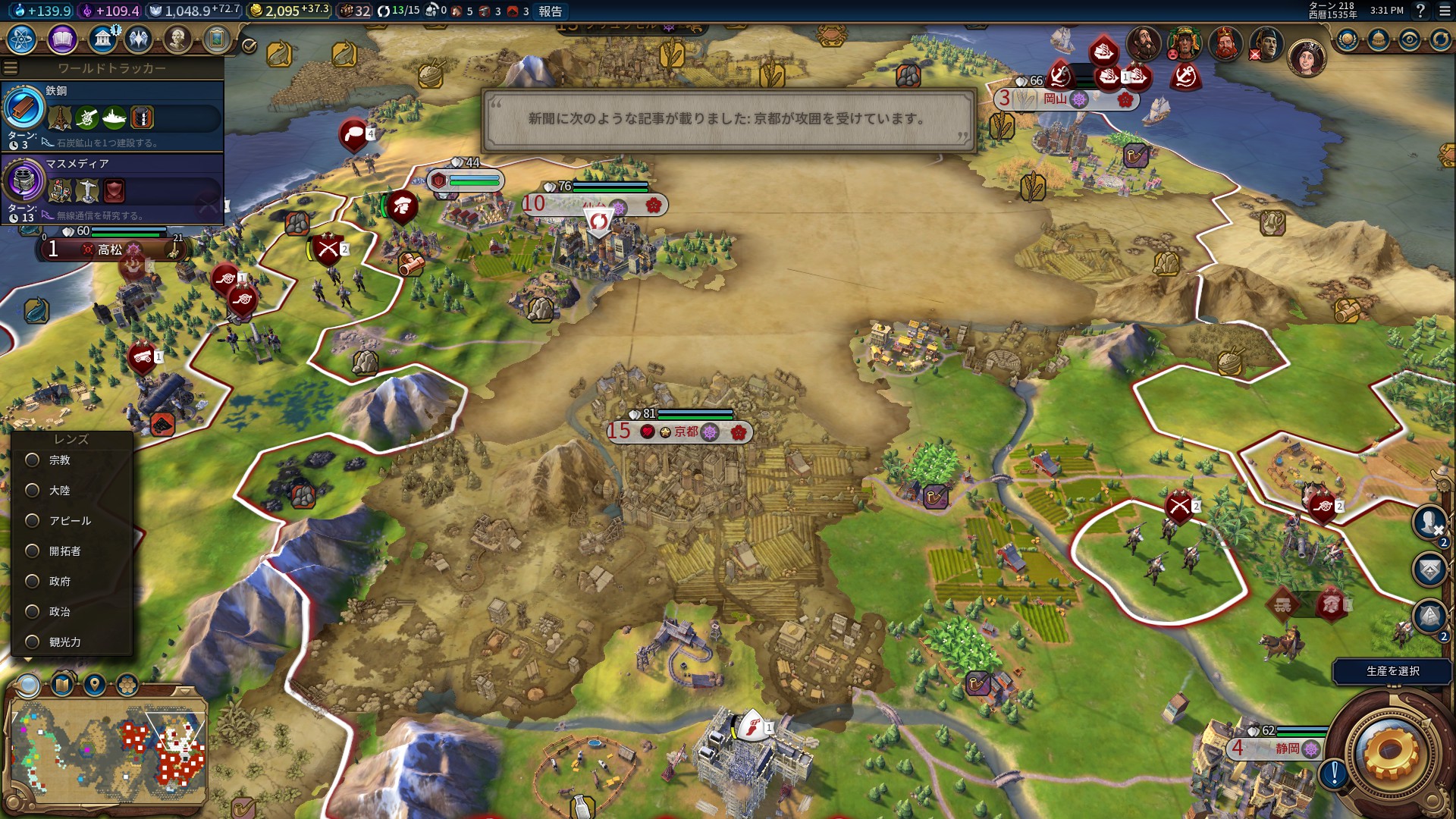Toggle the map pin button above minimap
The width and height of the screenshot is (1456, 819).
click(95, 686)
